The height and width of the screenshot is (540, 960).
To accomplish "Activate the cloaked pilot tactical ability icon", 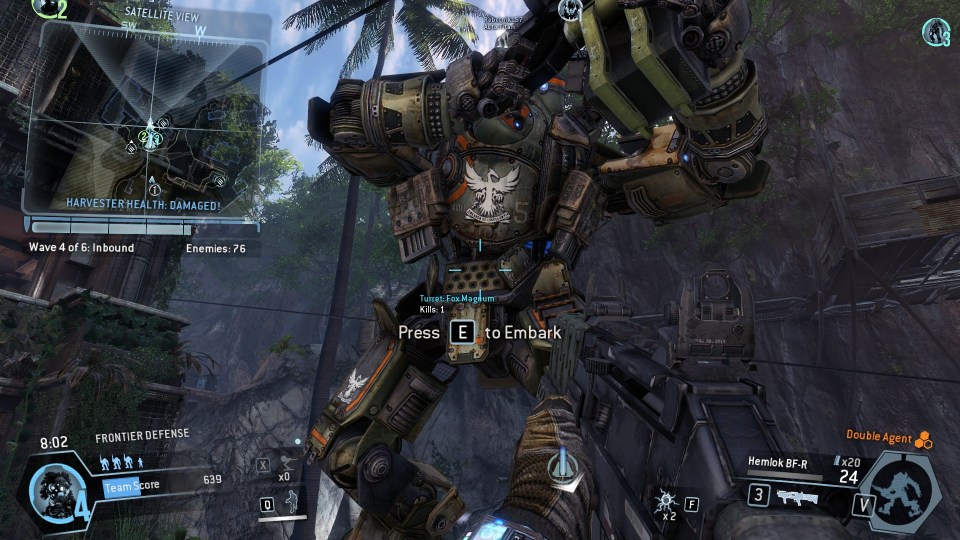I will (293, 503).
